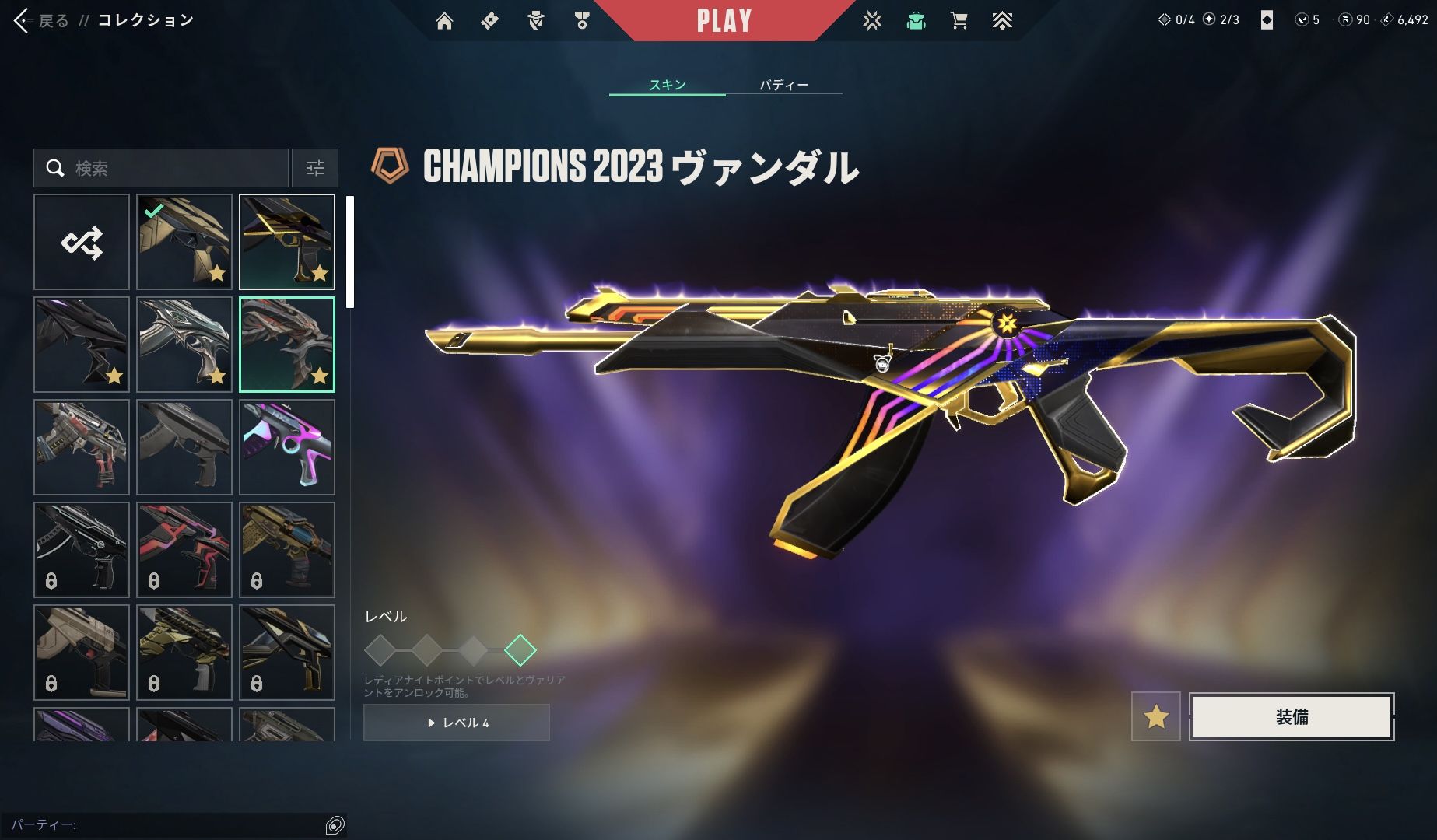Open the party chat icon at bottom

(335, 825)
